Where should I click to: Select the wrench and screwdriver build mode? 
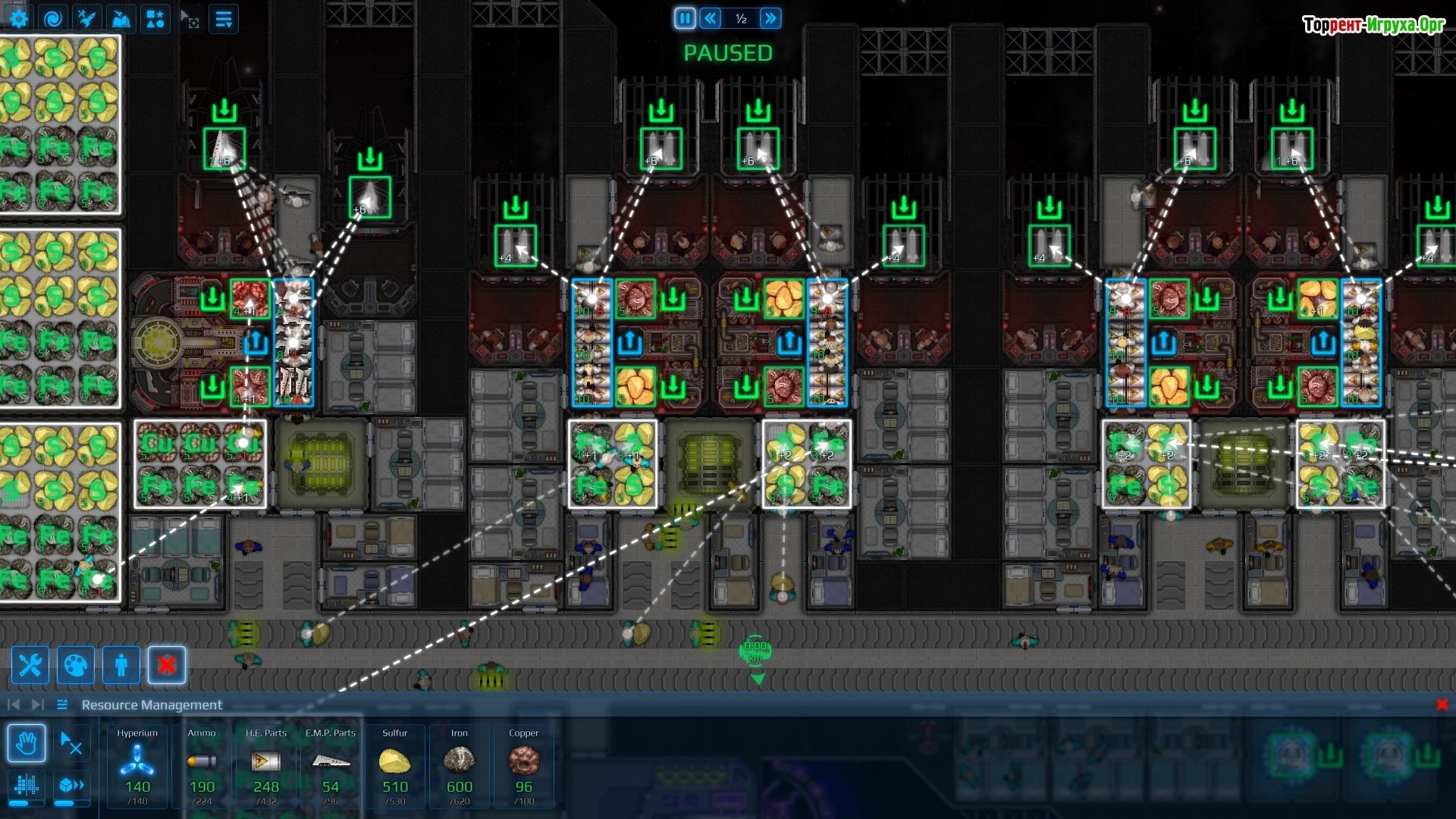click(30, 666)
